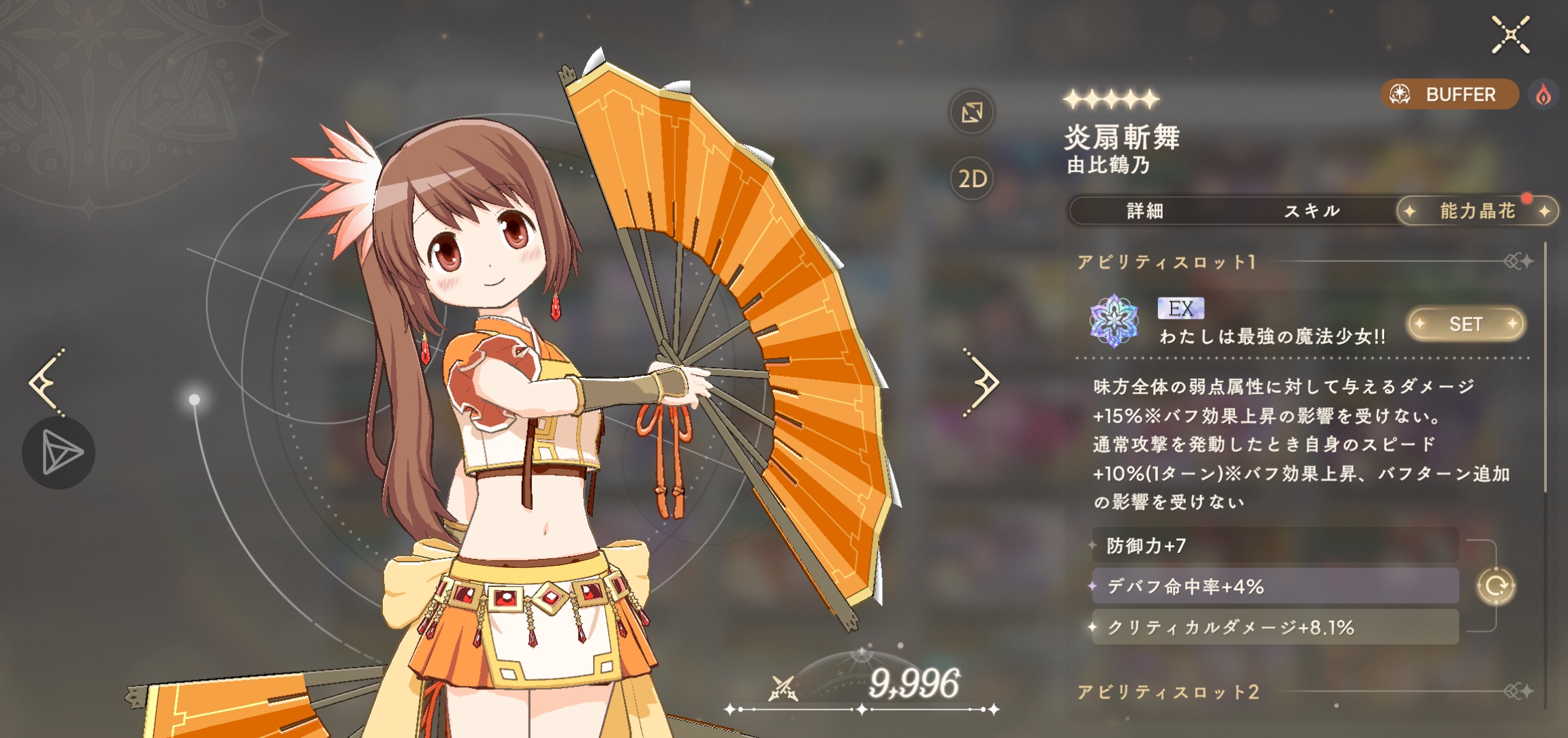The image size is (1568, 738).
Task: Toggle the 2D view button
Action: pyautogui.click(x=972, y=179)
